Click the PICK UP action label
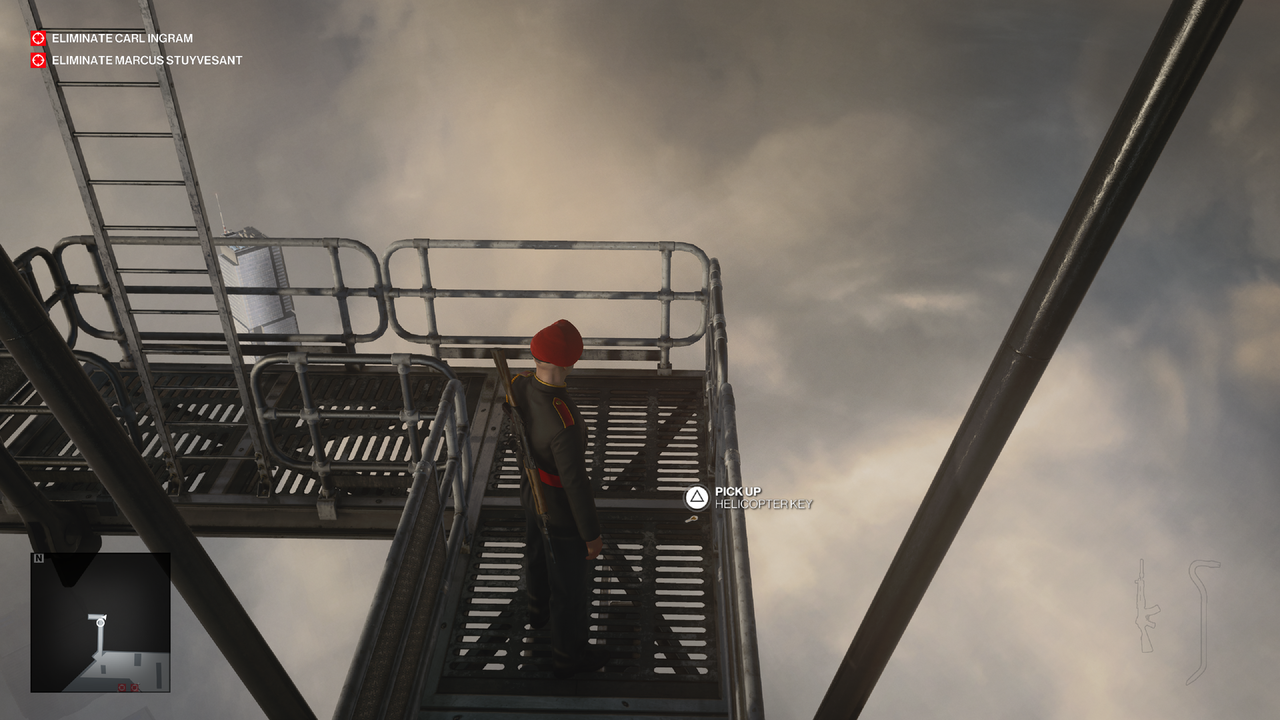Image resolution: width=1280 pixels, height=720 pixels. coord(737,493)
